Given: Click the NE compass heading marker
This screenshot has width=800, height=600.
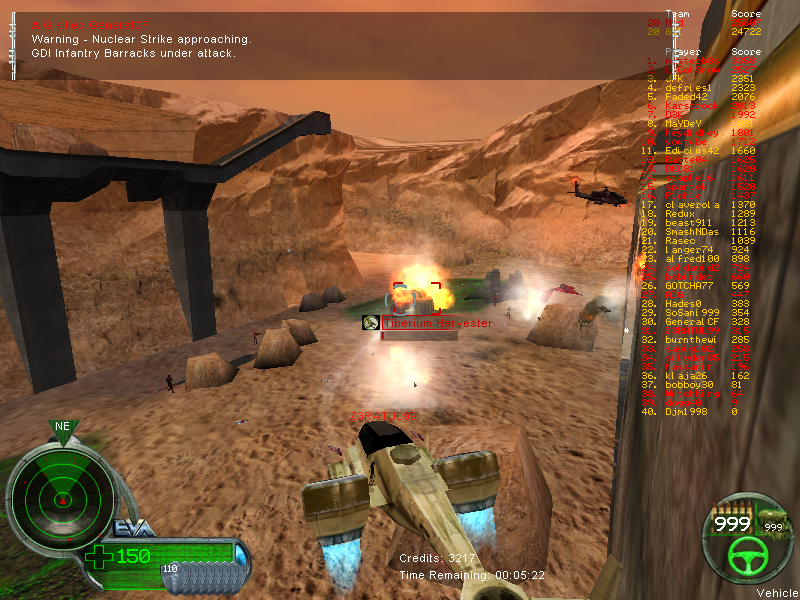Looking at the screenshot, I should coord(62,427).
